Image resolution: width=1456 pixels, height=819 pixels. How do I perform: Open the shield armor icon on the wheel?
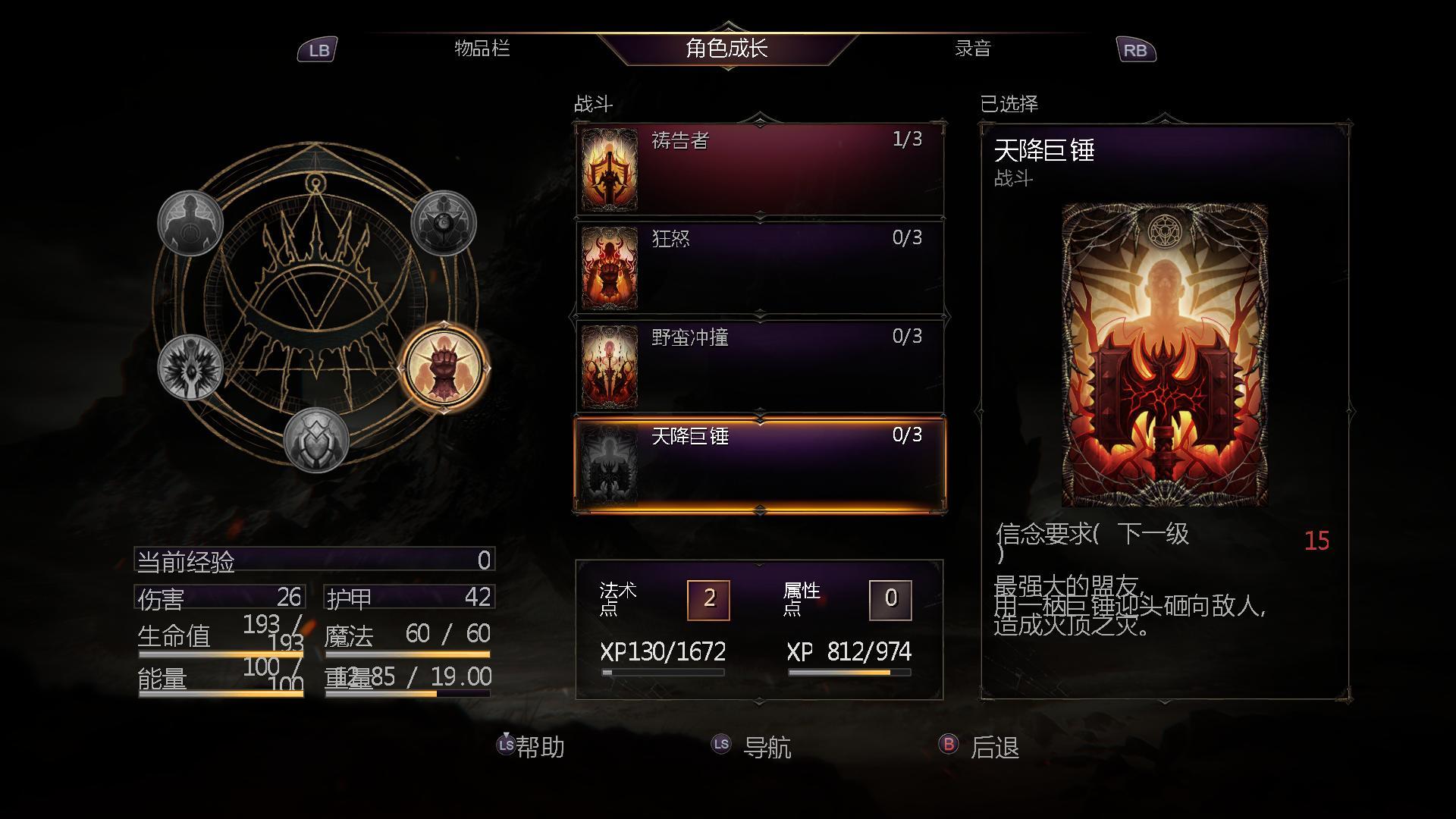(316, 441)
